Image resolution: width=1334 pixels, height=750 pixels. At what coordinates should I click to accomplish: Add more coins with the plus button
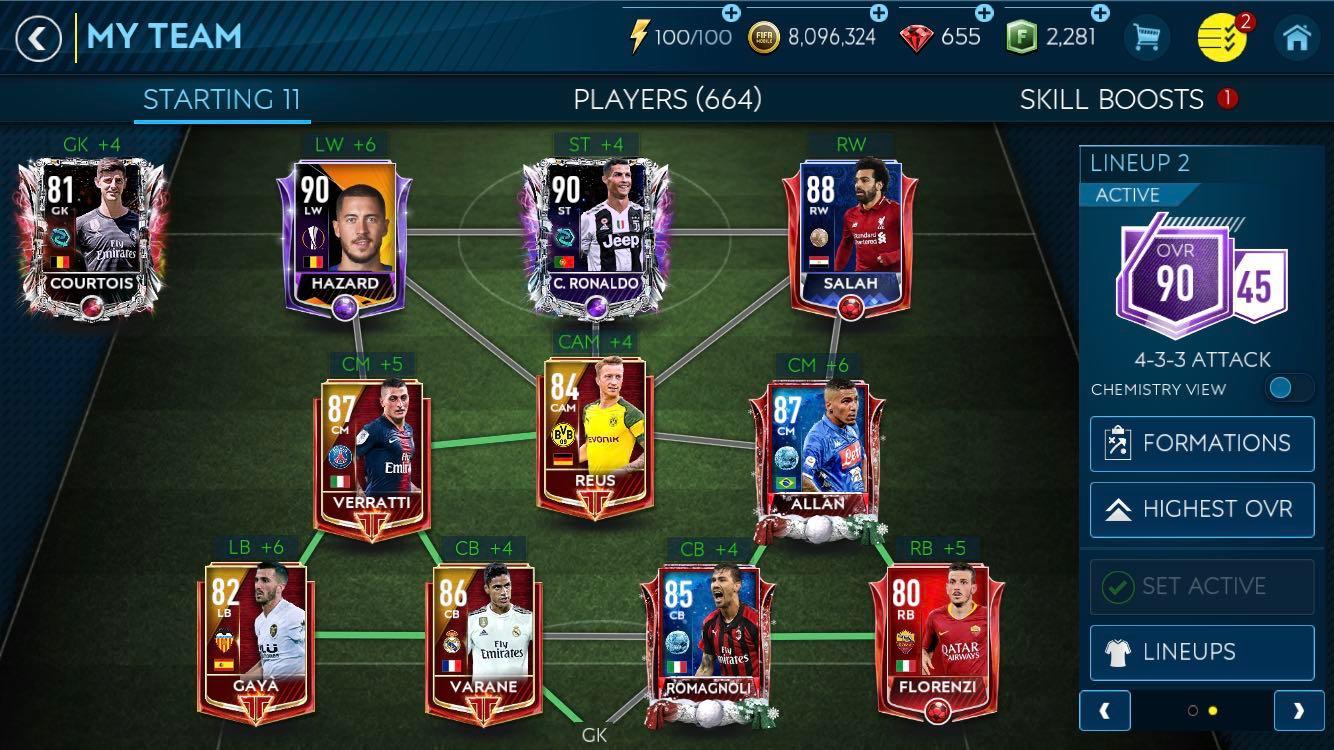878,14
